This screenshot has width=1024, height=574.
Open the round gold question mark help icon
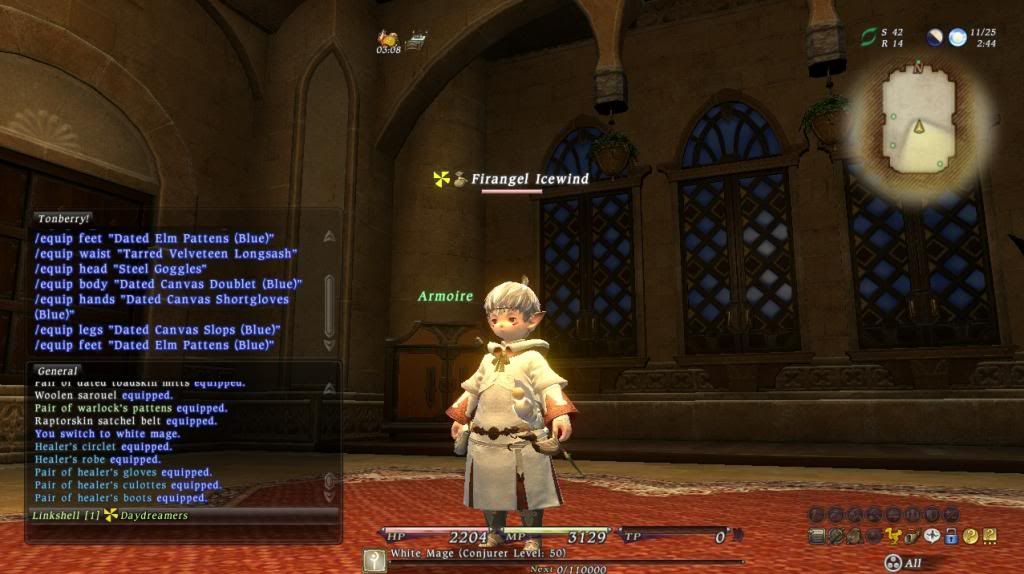click(x=970, y=536)
